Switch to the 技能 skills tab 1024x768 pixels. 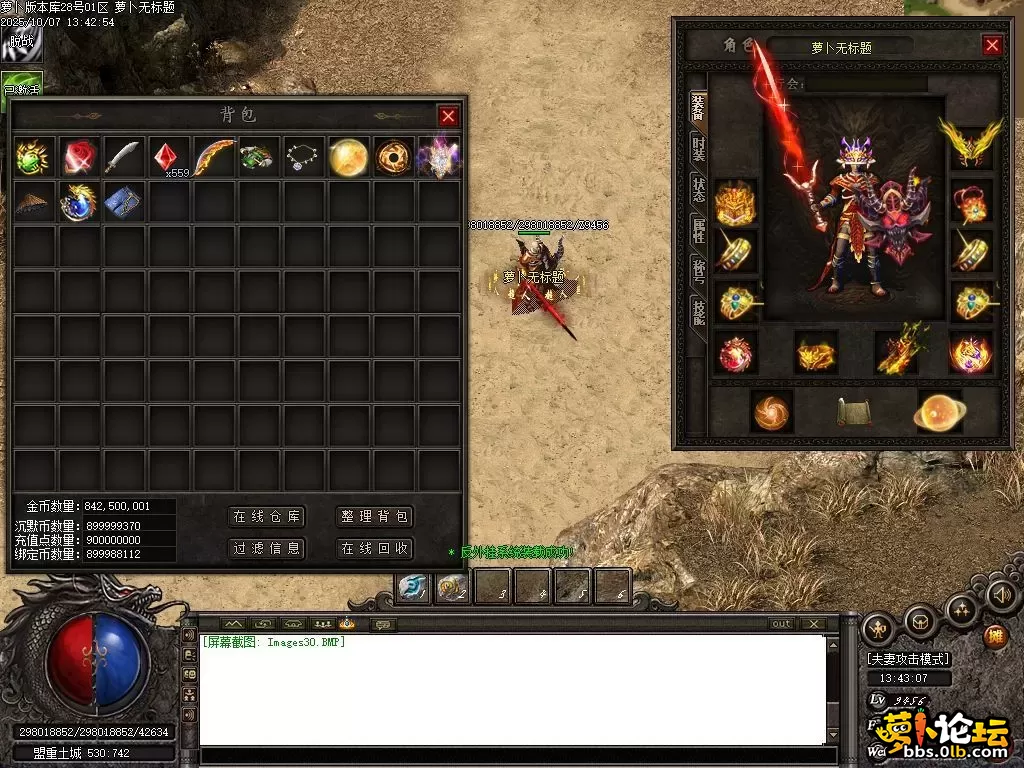point(698,312)
